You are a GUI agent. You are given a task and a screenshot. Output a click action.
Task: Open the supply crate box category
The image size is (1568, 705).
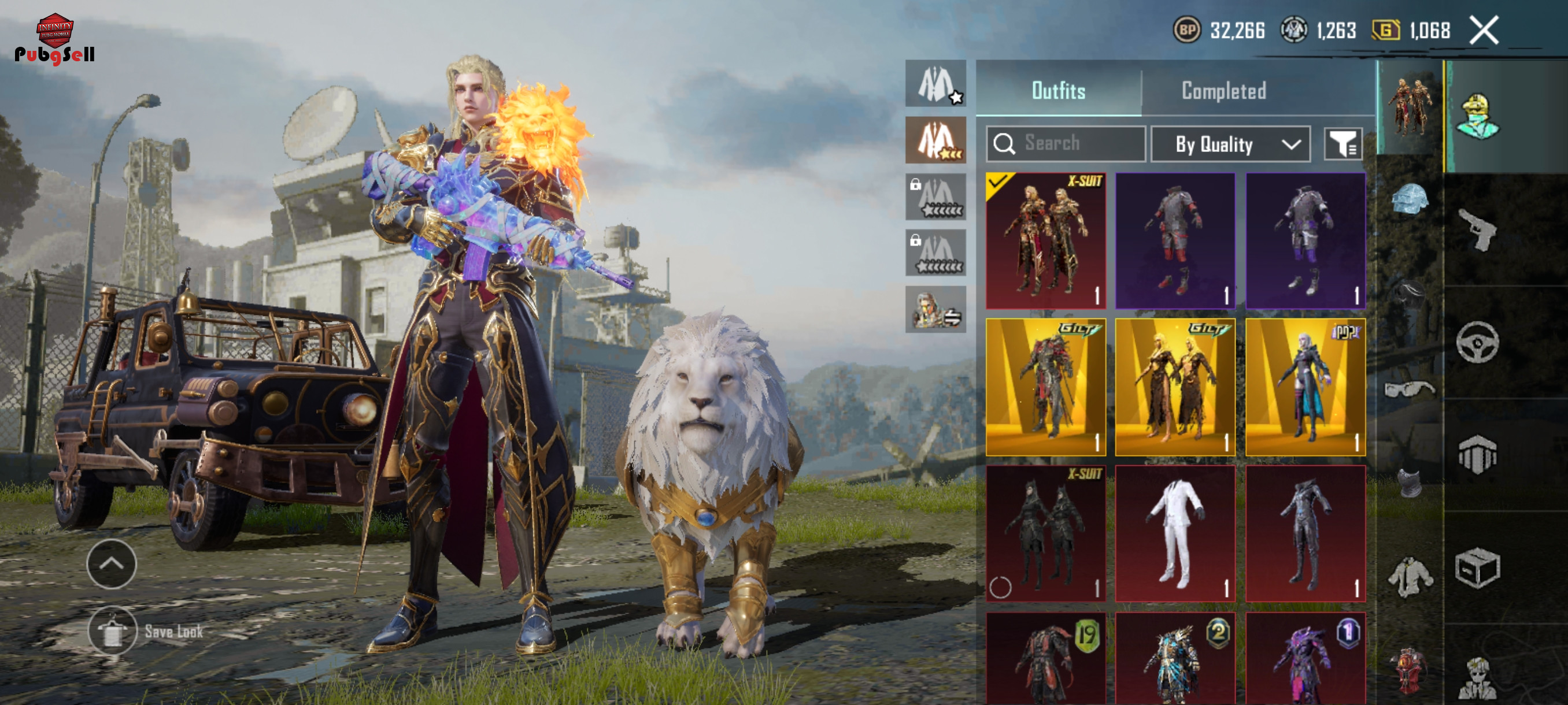(x=1477, y=569)
